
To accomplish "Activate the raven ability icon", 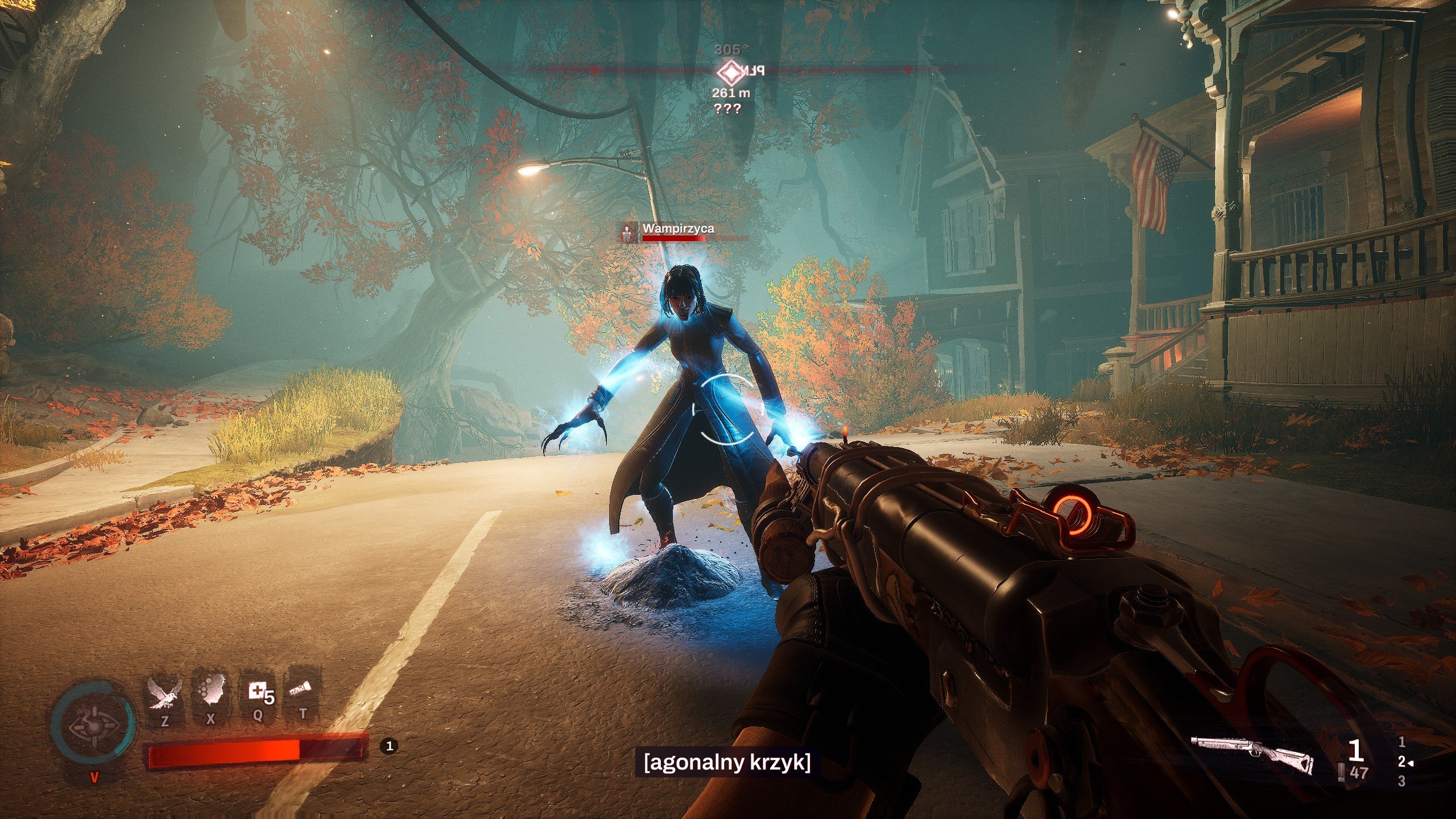I will 164,694.
